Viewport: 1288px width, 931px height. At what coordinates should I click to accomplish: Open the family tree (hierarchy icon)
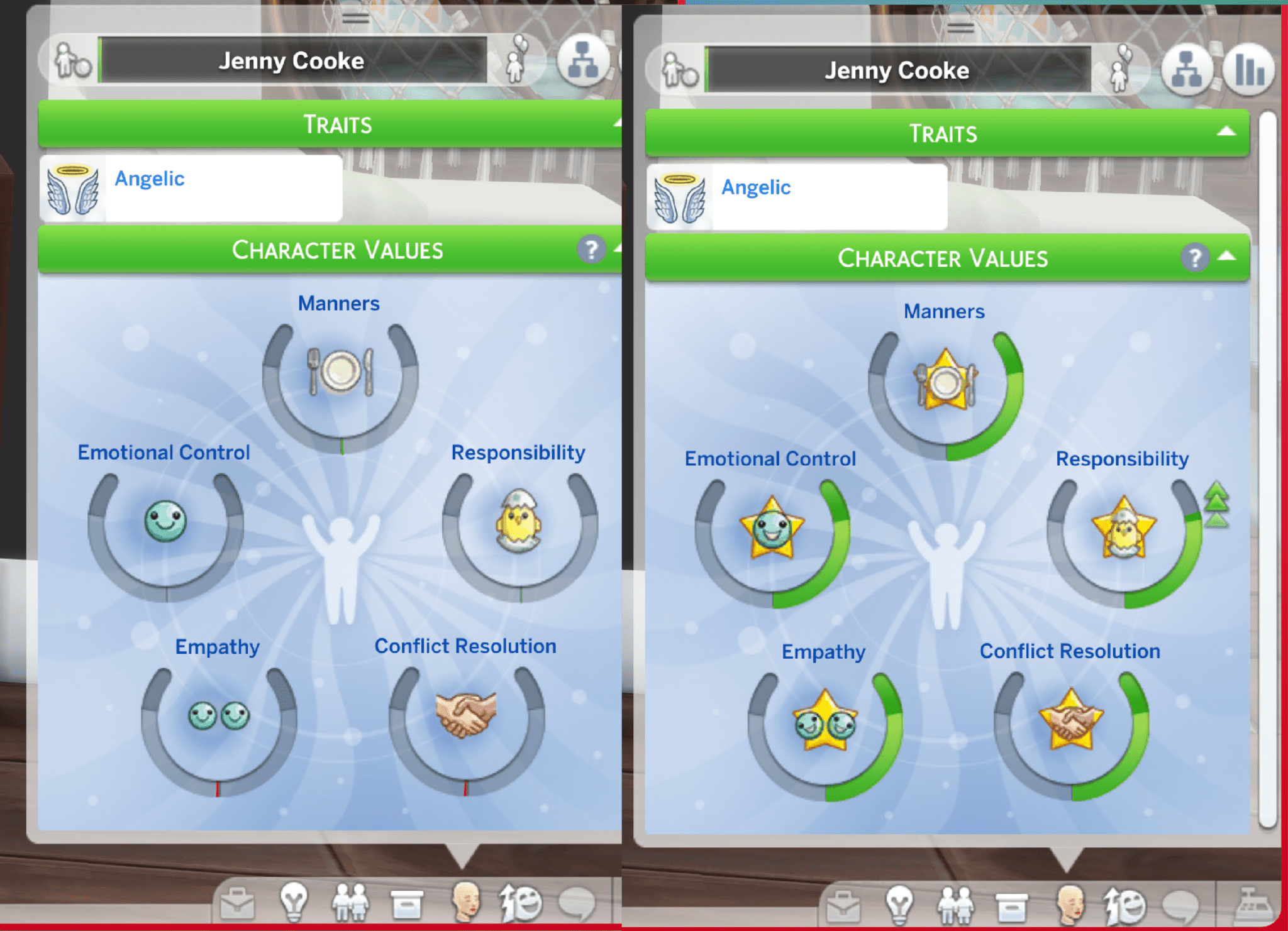click(x=585, y=61)
